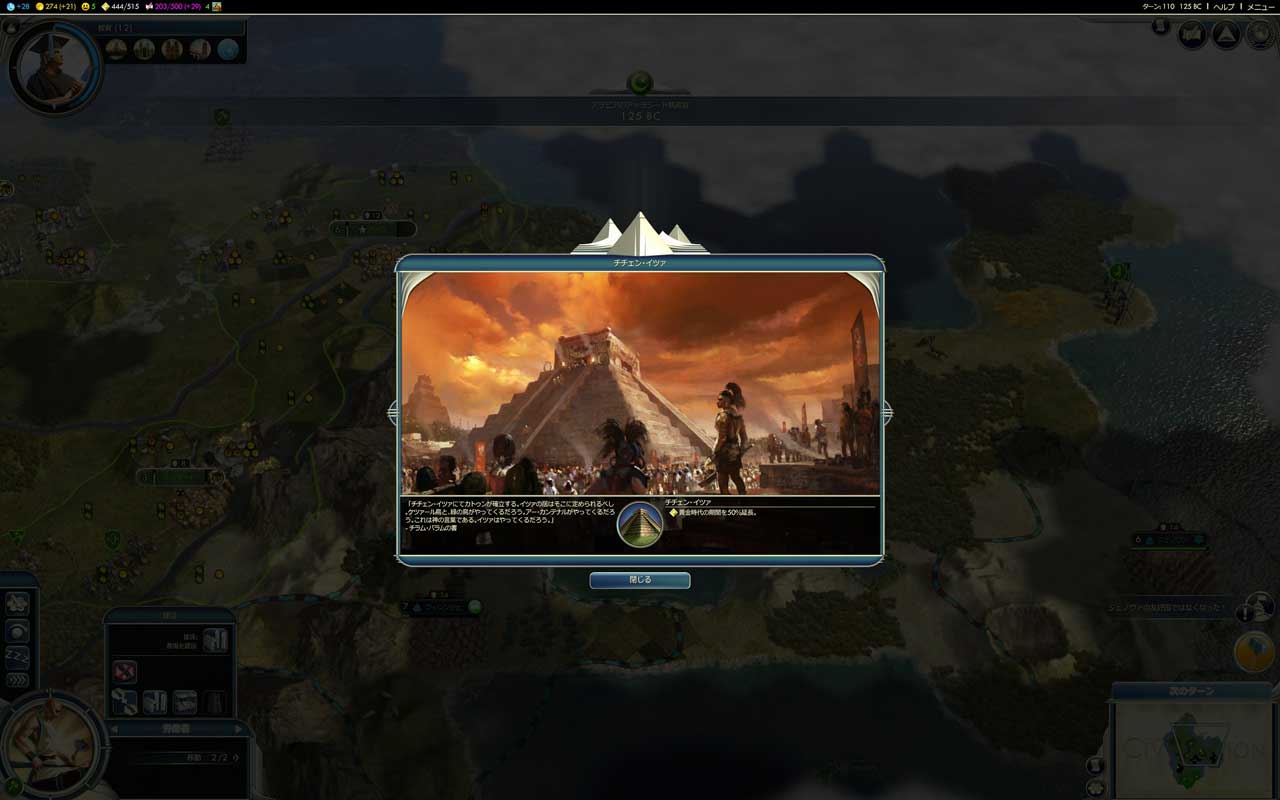Activate the sleep unit action icon

click(17, 656)
